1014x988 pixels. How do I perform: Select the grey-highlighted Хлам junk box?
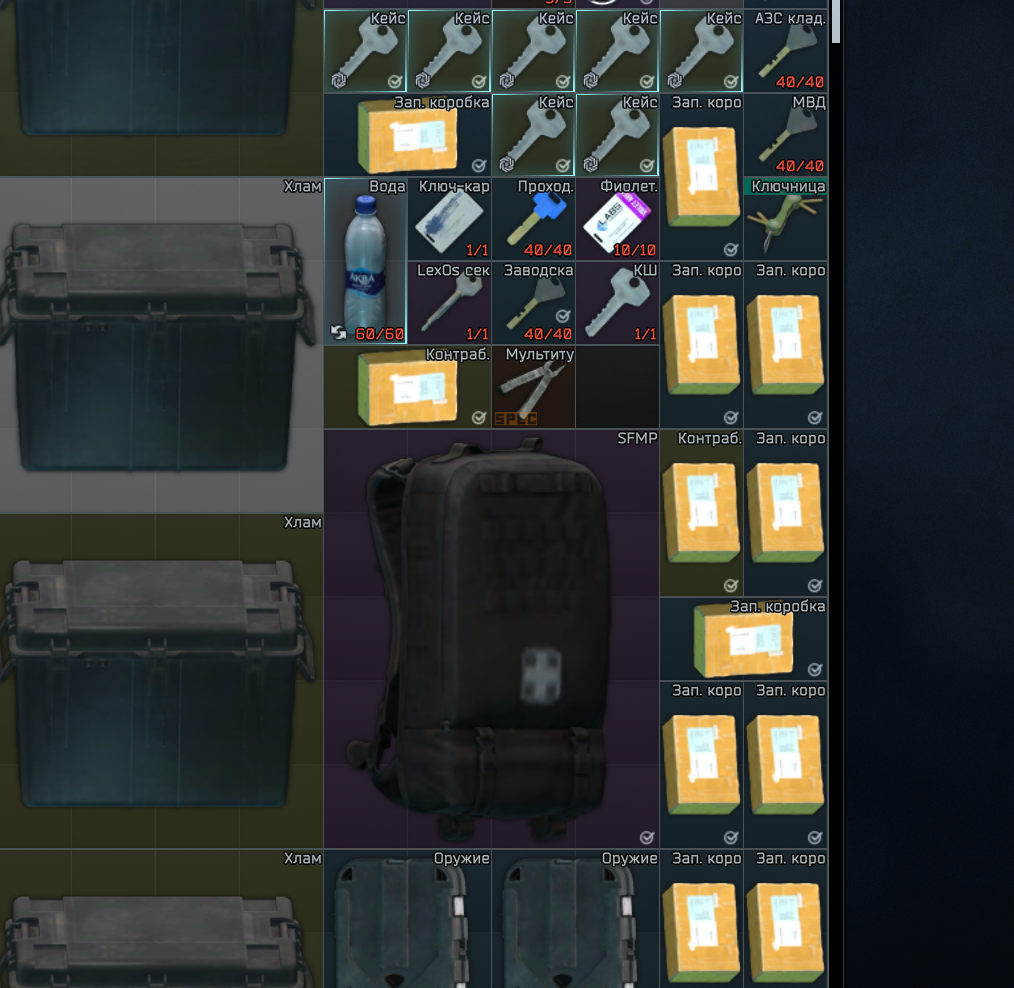(x=160, y=346)
